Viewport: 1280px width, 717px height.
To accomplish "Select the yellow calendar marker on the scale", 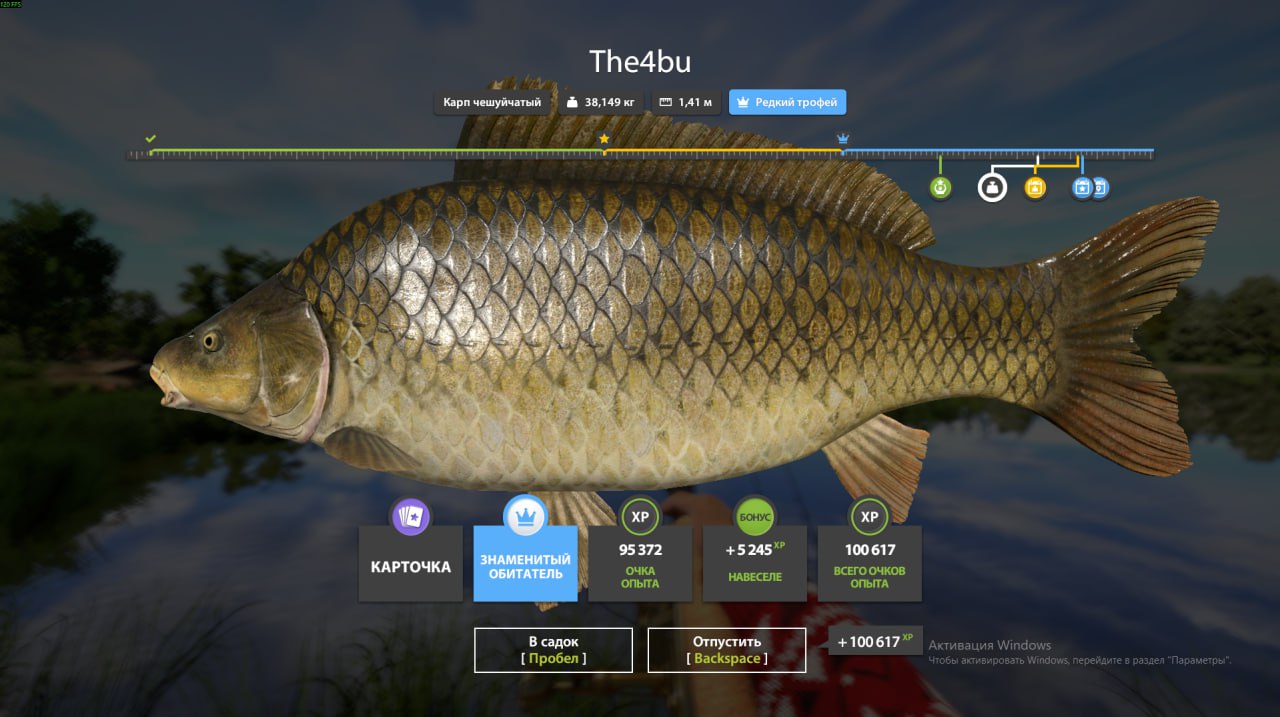I will pos(1035,187).
